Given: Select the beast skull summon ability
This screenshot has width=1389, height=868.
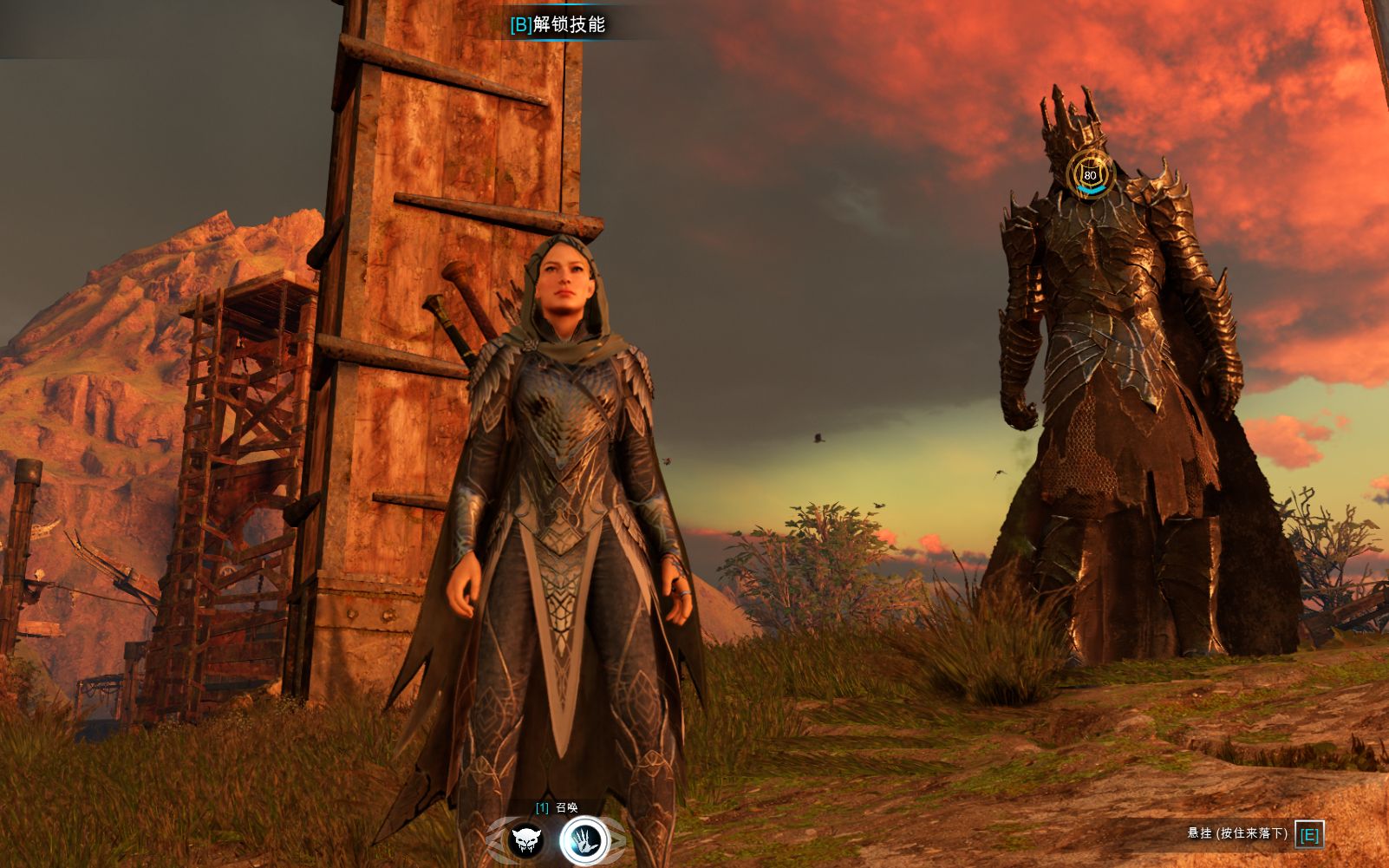Looking at the screenshot, I should [526, 840].
